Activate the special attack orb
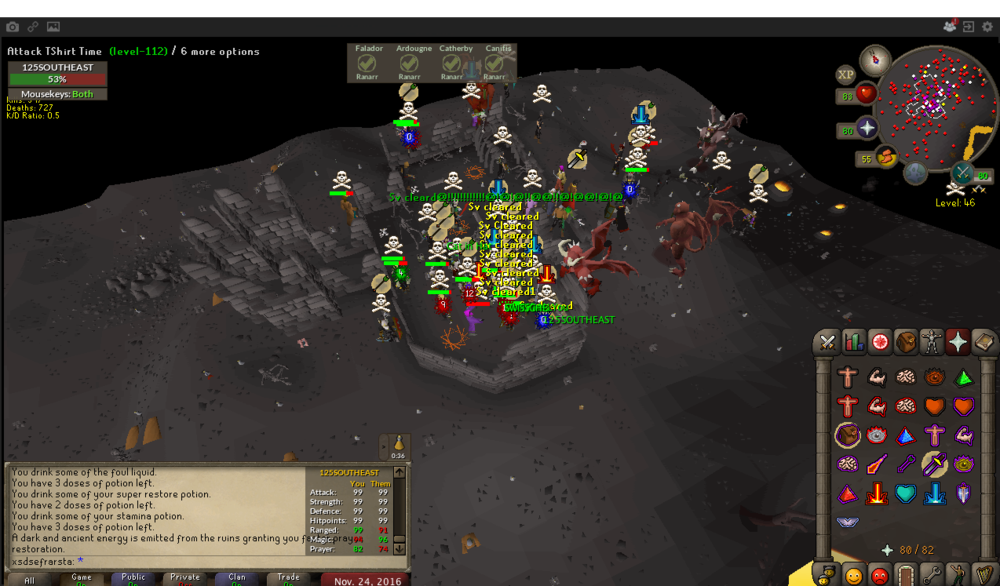 [x=963, y=172]
